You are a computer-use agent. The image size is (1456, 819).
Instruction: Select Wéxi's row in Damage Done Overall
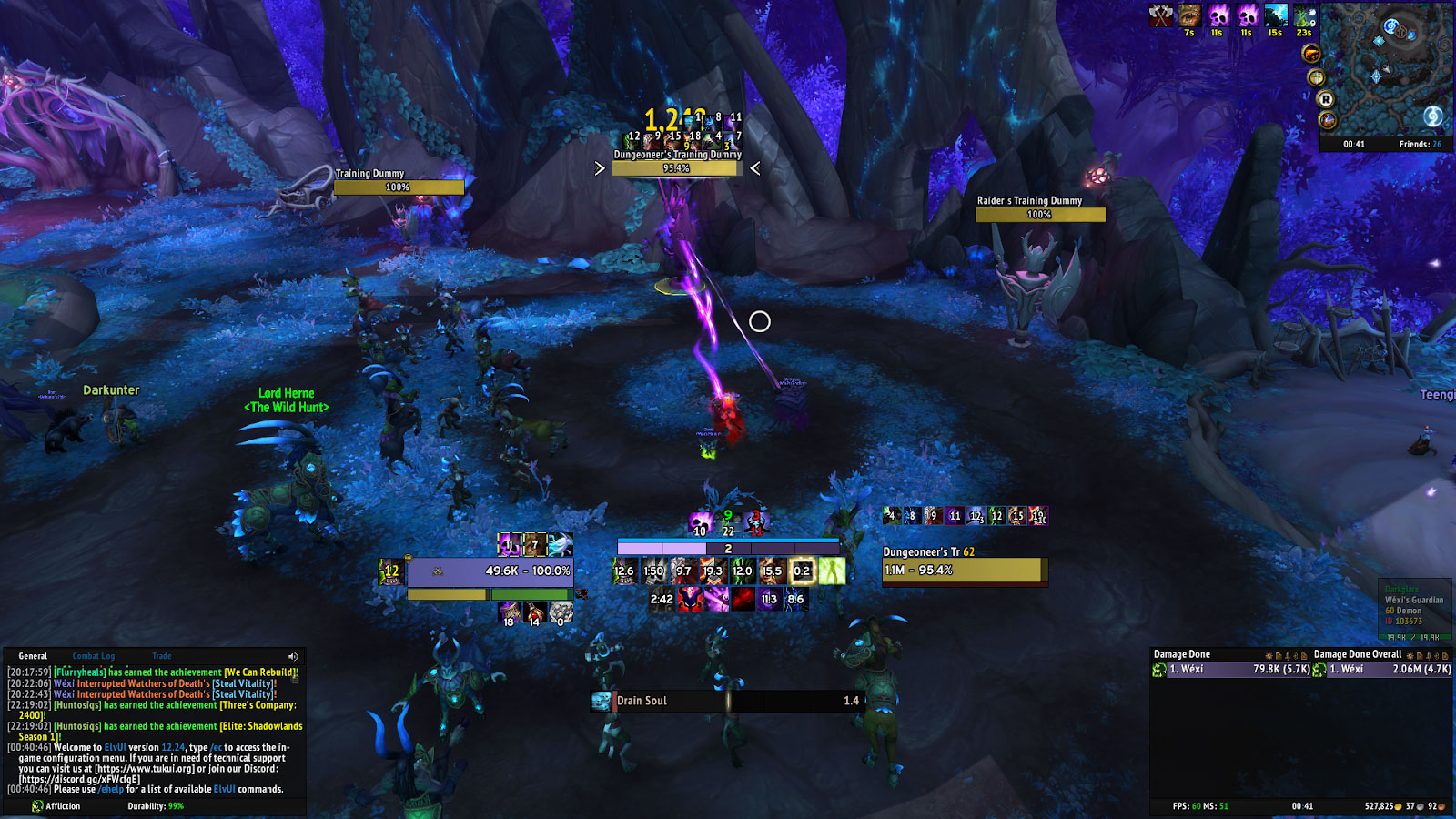[1388, 670]
